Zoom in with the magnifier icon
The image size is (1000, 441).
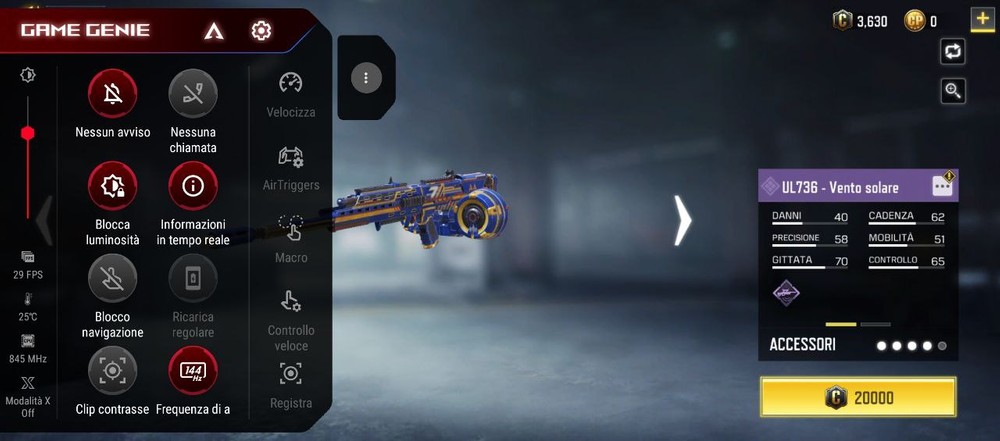(x=953, y=91)
